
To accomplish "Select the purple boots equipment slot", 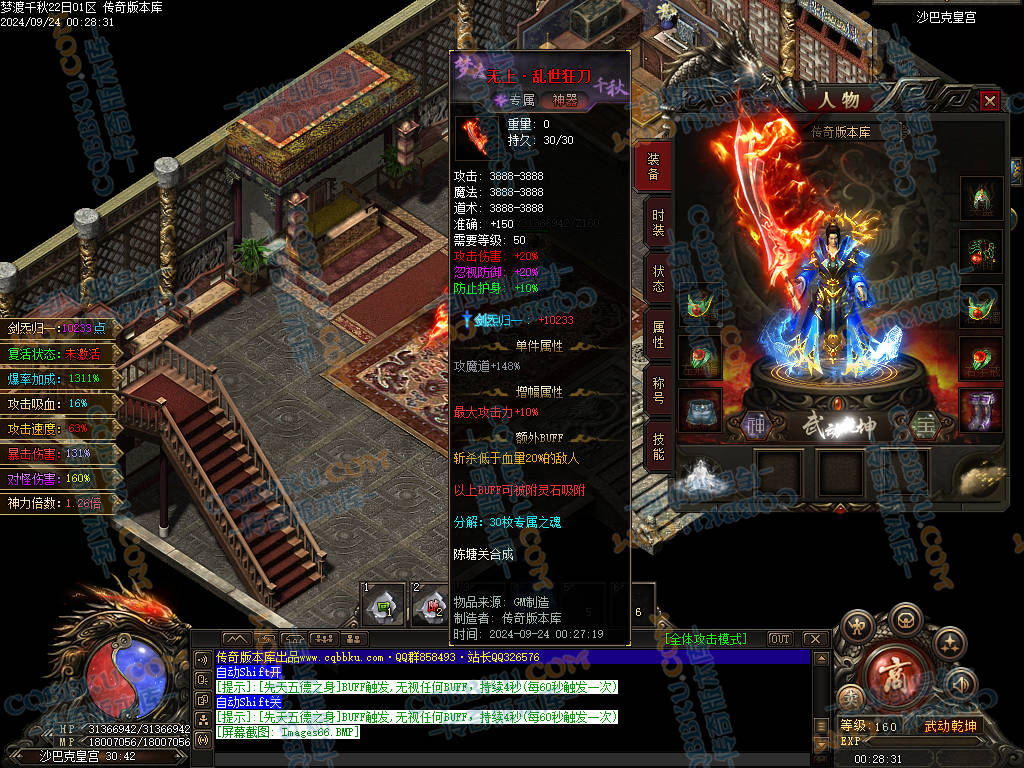I will coord(980,410).
